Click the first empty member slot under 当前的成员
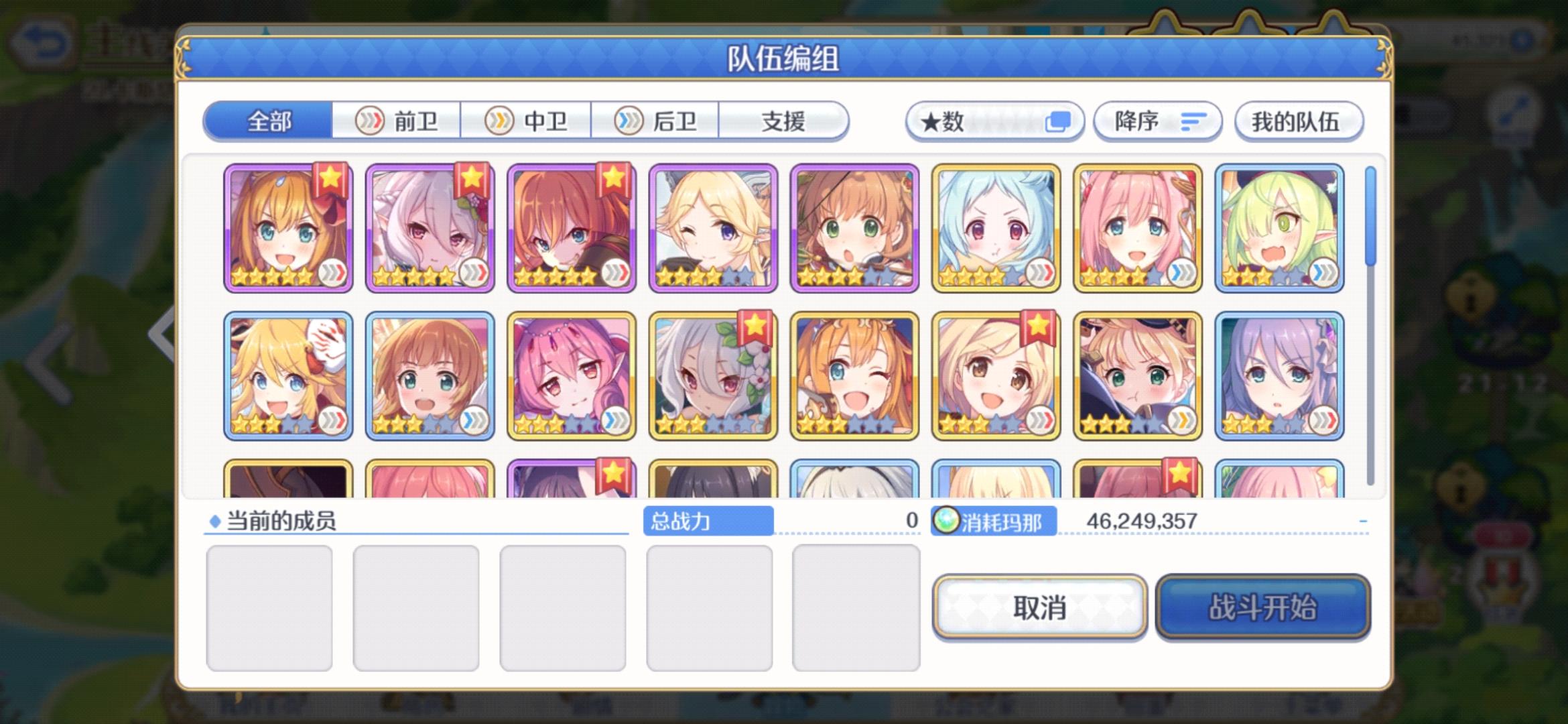1568x724 pixels. point(271,607)
